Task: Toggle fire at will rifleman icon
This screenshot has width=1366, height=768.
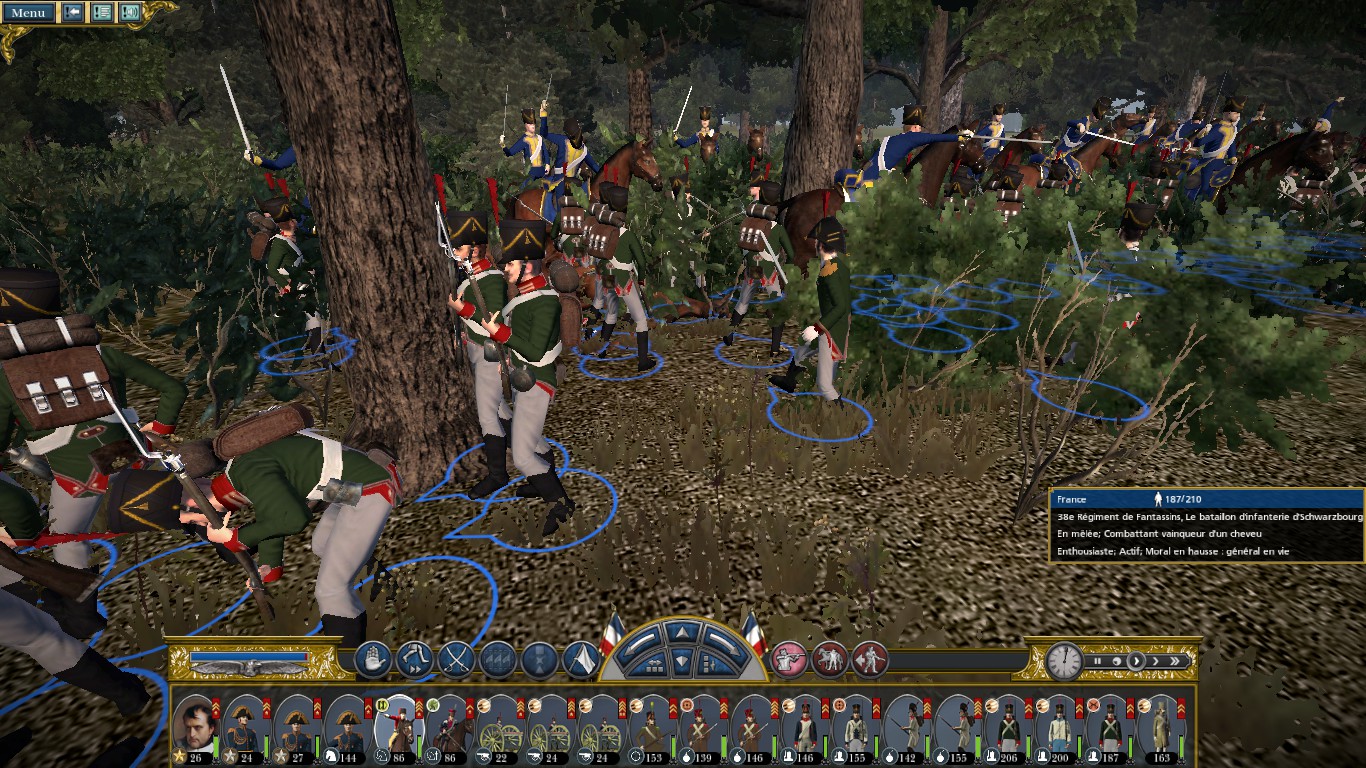Action: [x=789, y=659]
